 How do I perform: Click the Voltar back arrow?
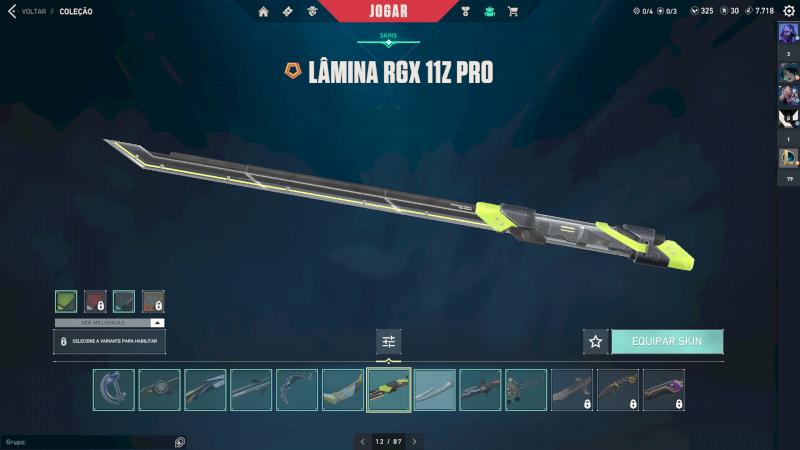coord(12,11)
